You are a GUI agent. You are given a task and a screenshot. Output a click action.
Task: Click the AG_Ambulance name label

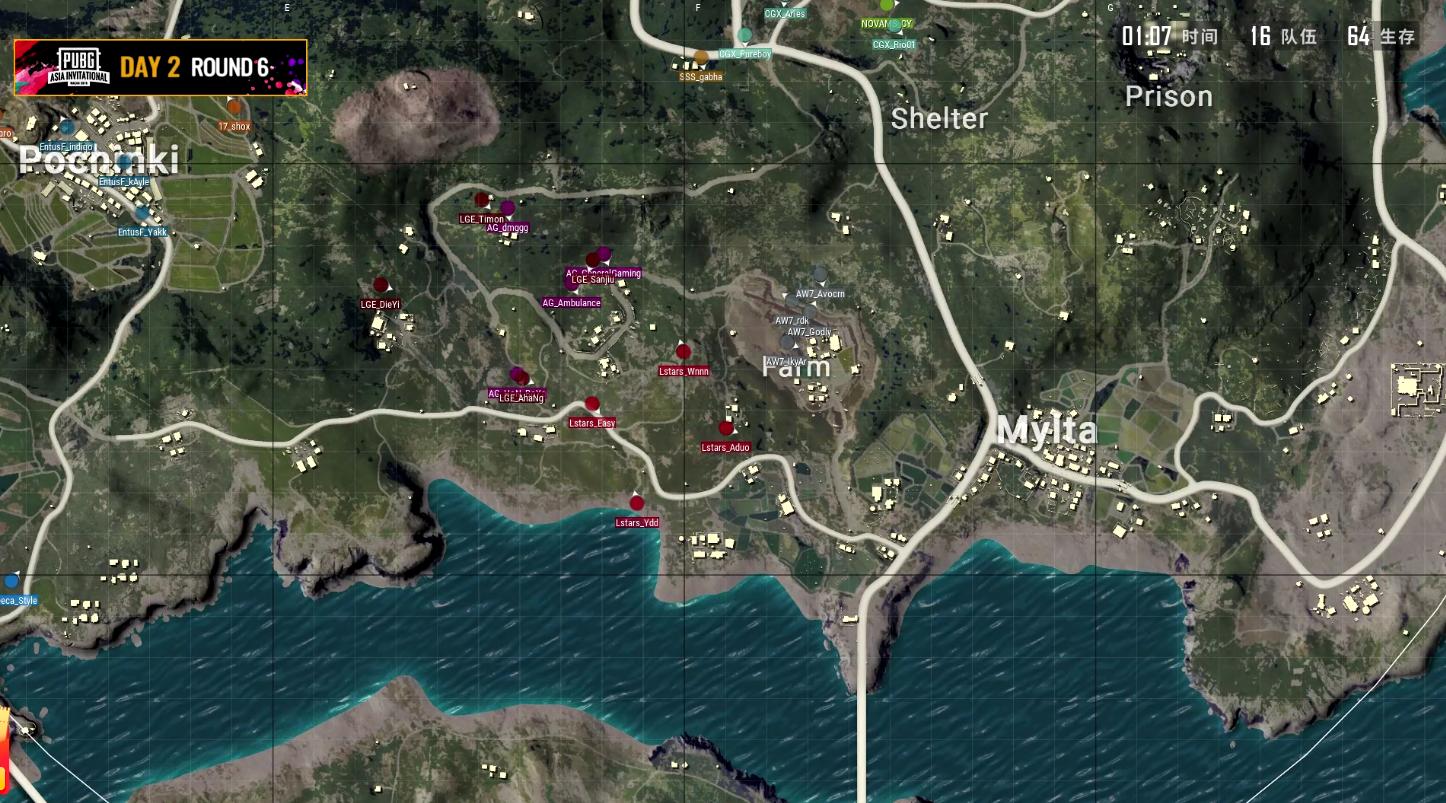point(572,302)
